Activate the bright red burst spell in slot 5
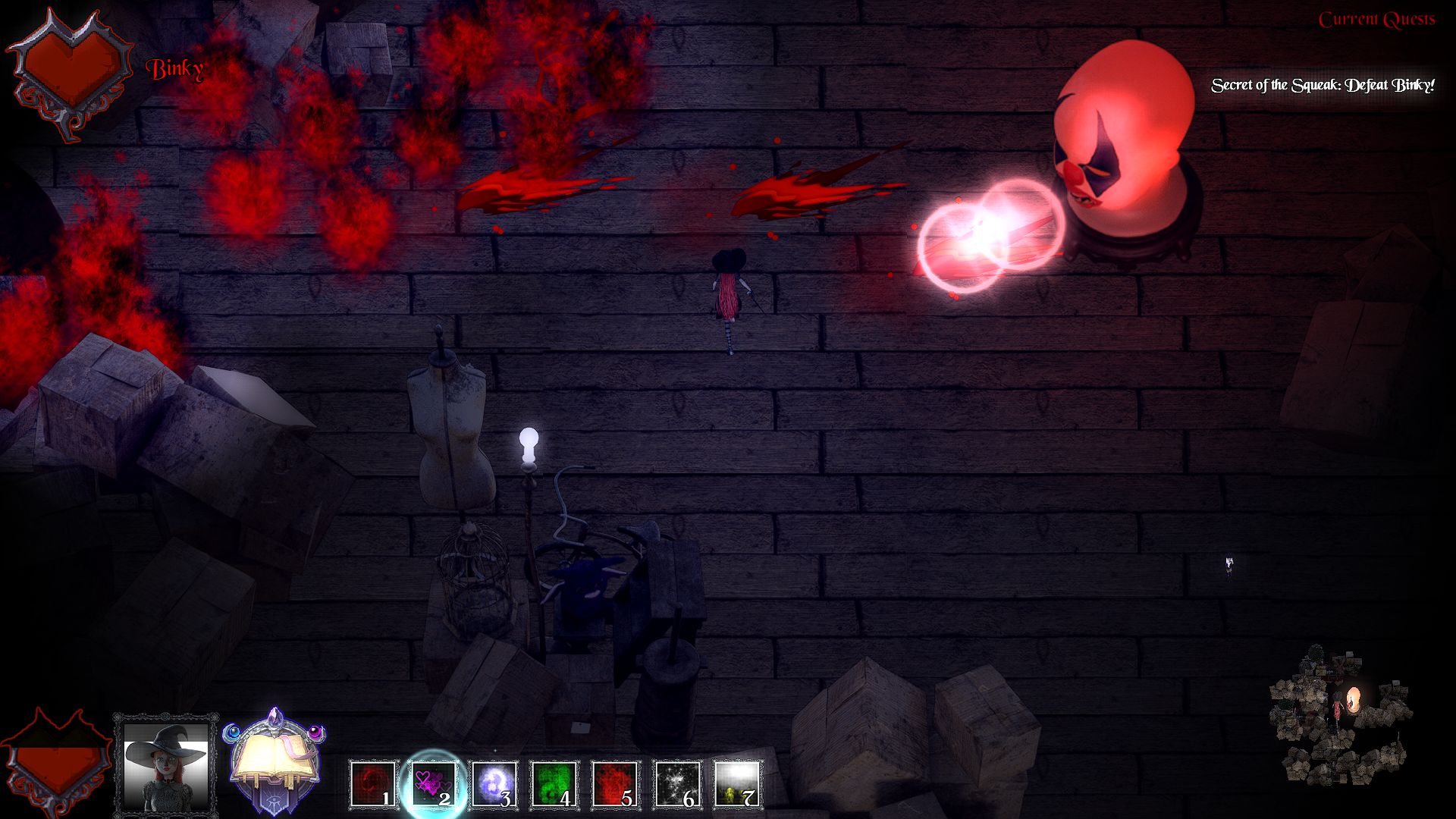1456x819 pixels. (615, 784)
